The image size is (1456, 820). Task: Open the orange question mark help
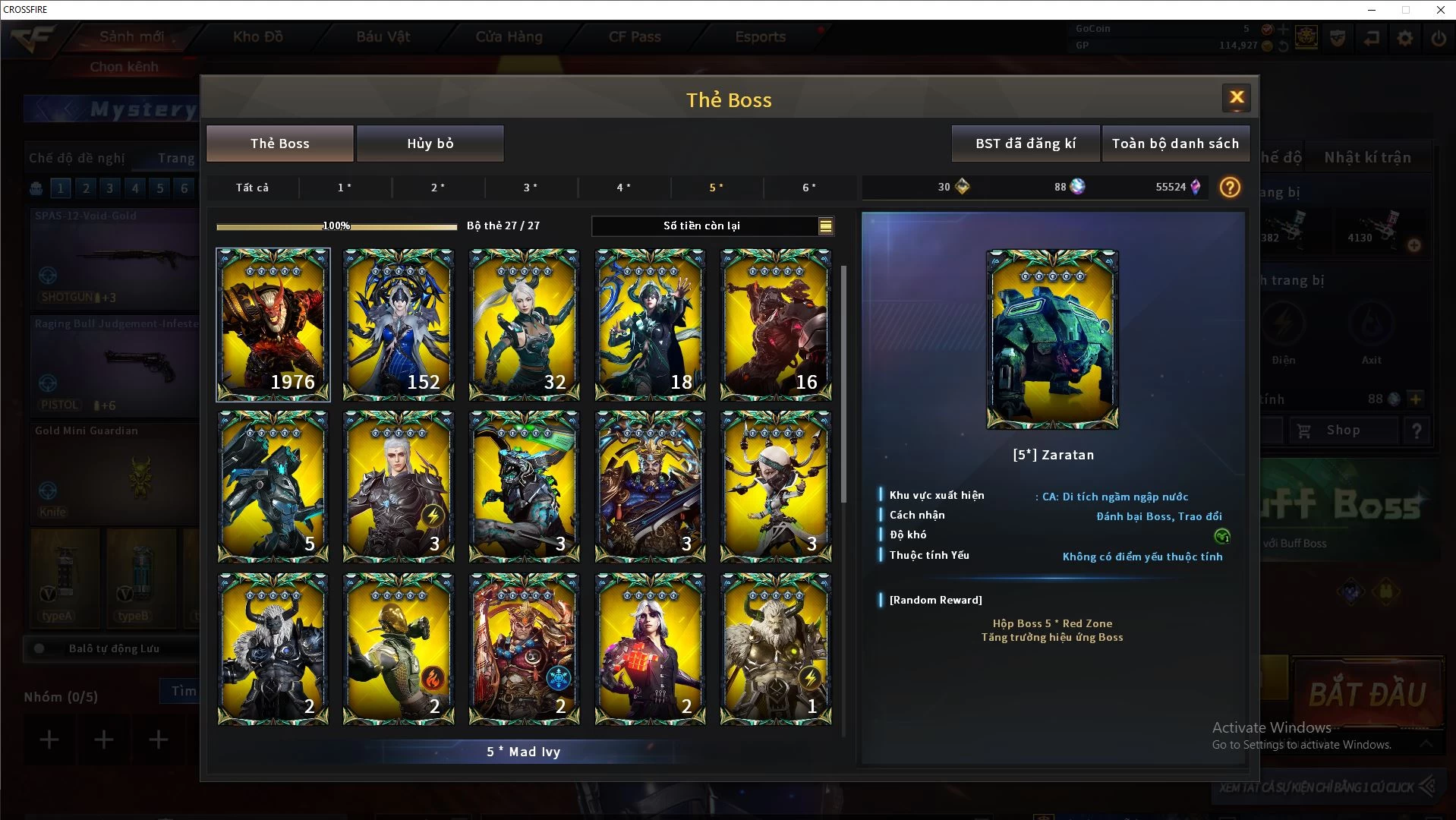tap(1230, 187)
